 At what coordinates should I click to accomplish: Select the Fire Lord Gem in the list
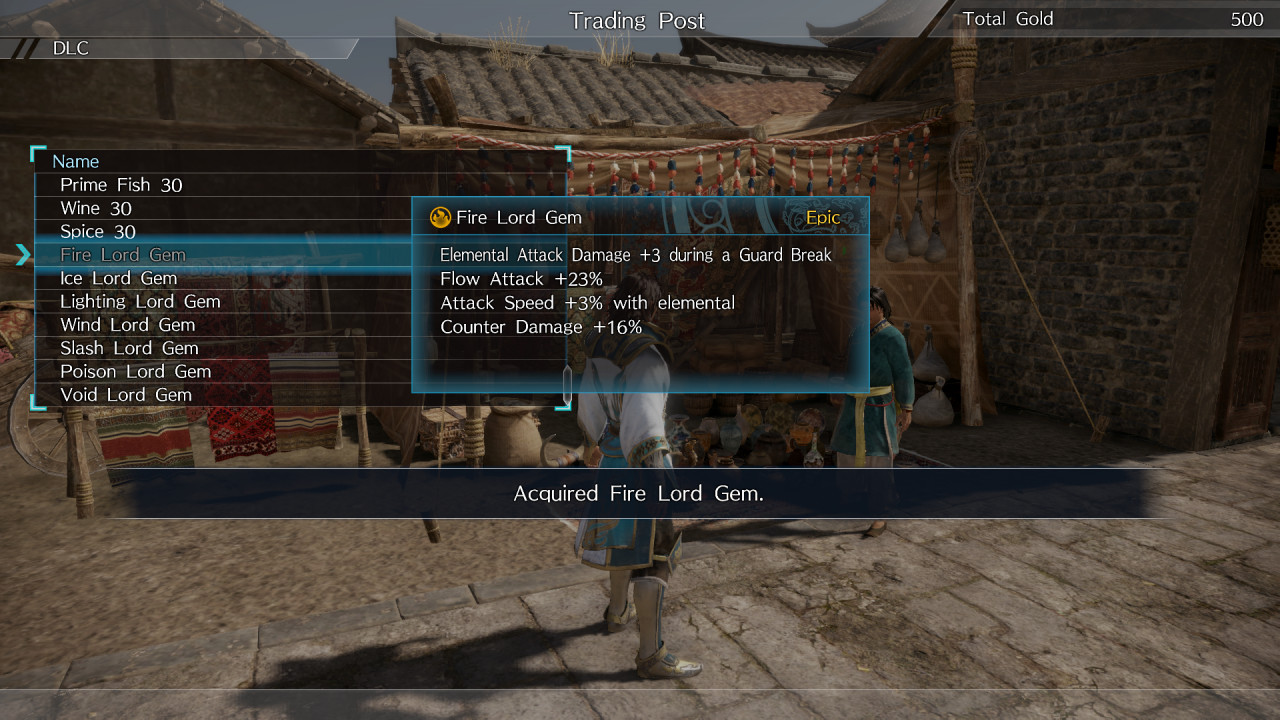(x=122, y=255)
